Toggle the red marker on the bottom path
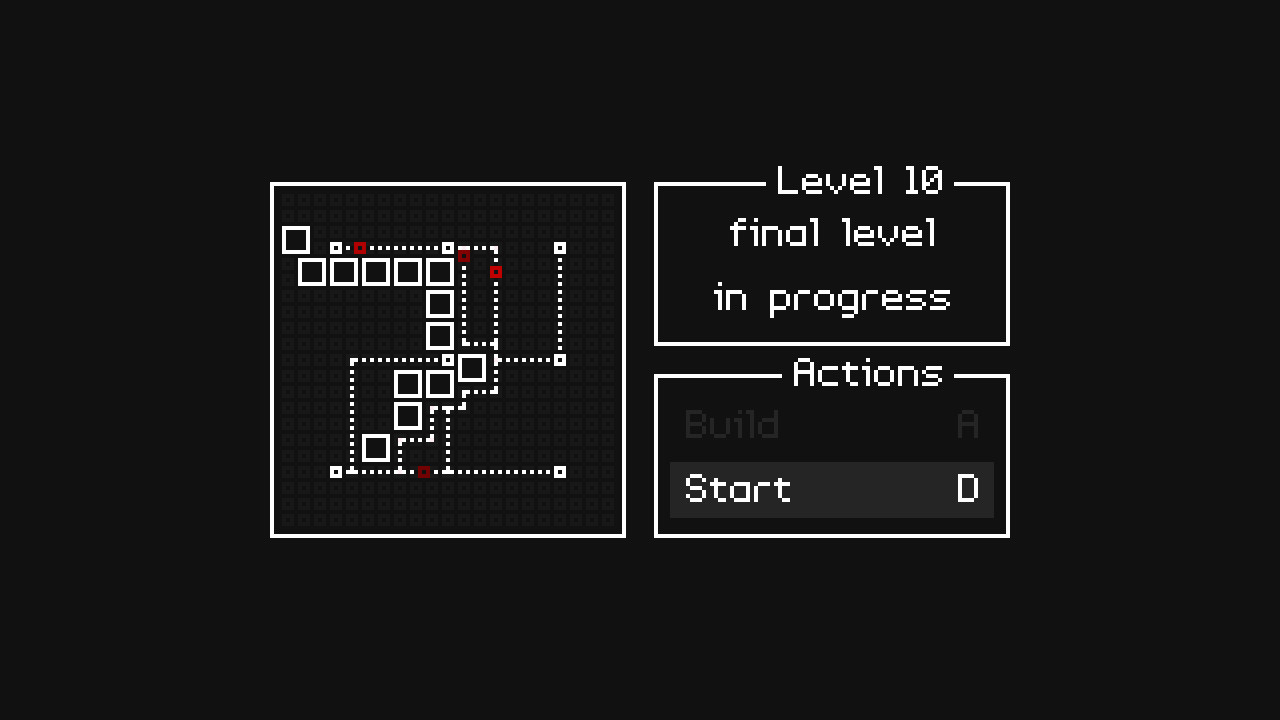Screen dimensions: 1280x720 point(423,470)
